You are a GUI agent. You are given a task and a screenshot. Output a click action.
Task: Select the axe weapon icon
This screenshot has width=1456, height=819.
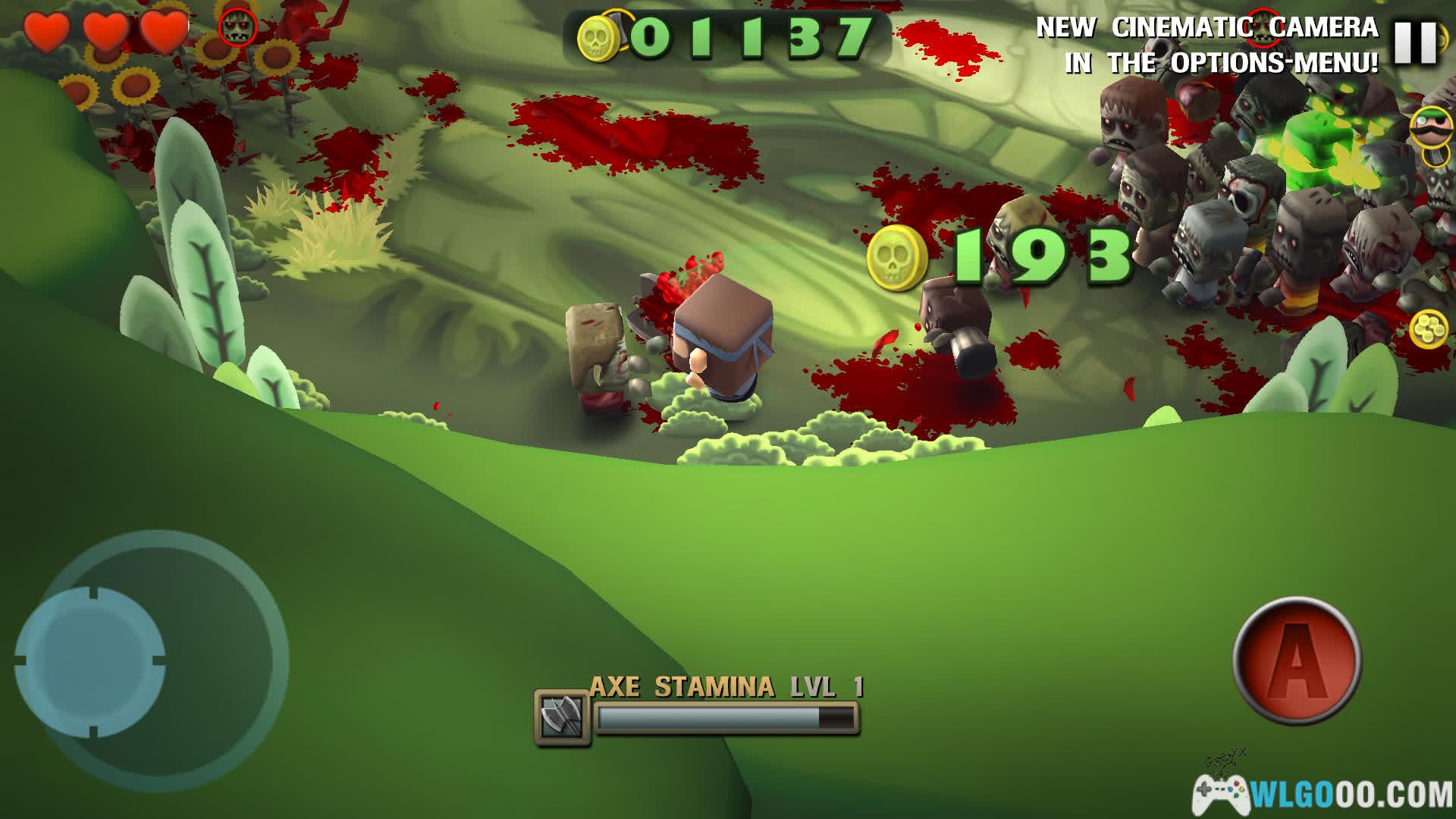click(x=562, y=717)
